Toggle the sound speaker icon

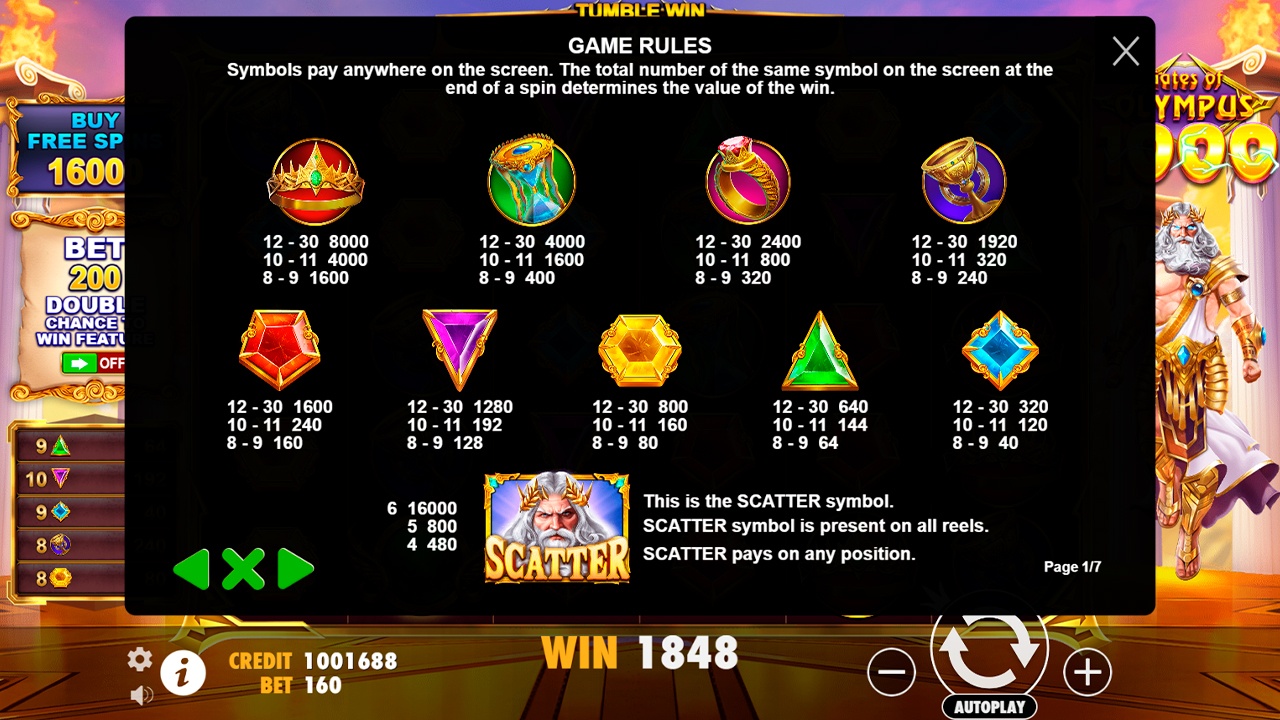pos(141,694)
